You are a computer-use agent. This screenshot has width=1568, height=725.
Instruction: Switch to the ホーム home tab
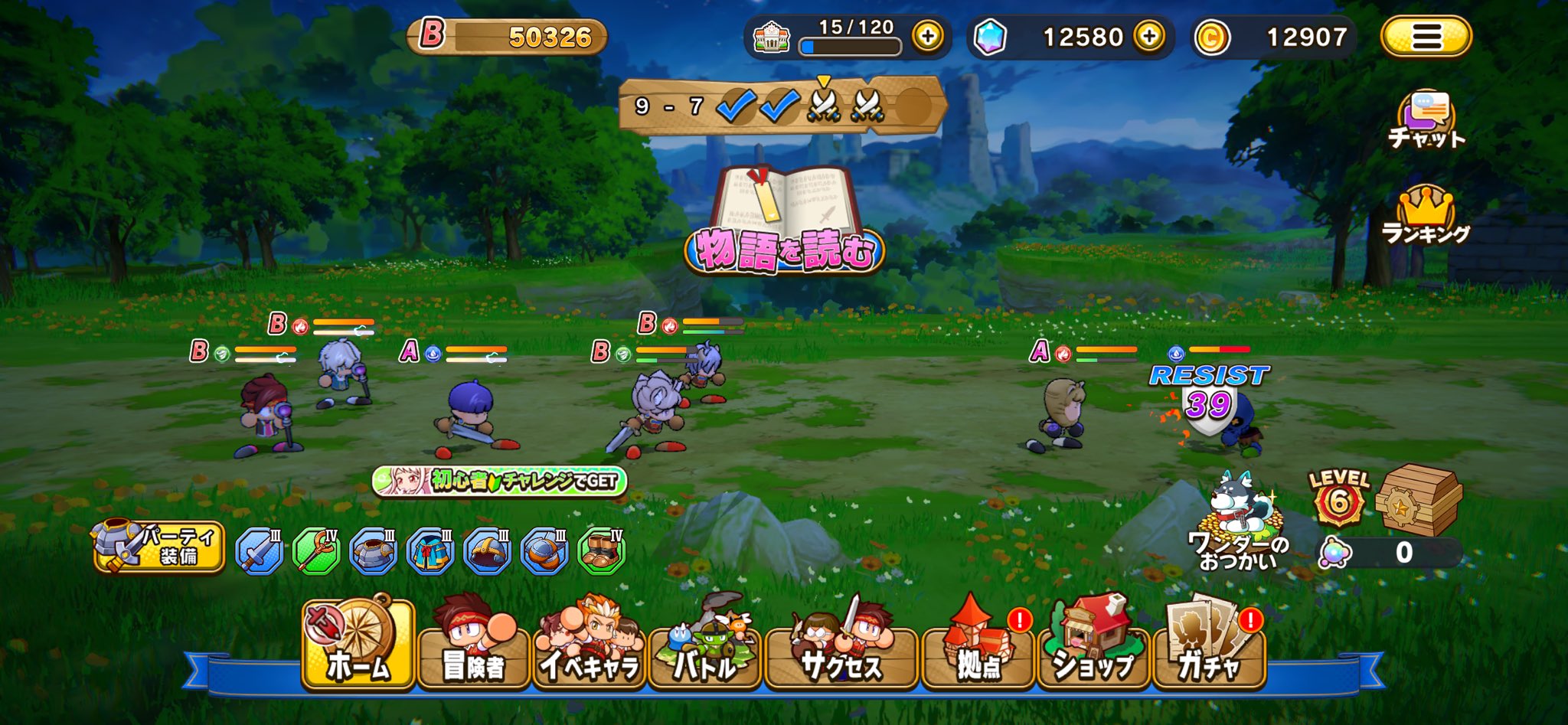(x=358, y=645)
